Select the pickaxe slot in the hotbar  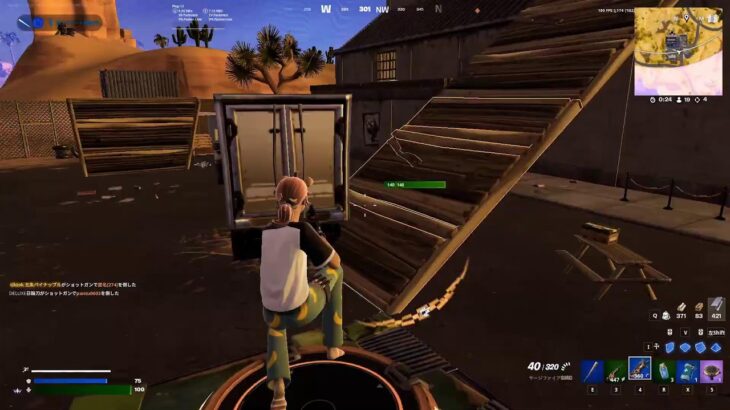tap(592, 371)
